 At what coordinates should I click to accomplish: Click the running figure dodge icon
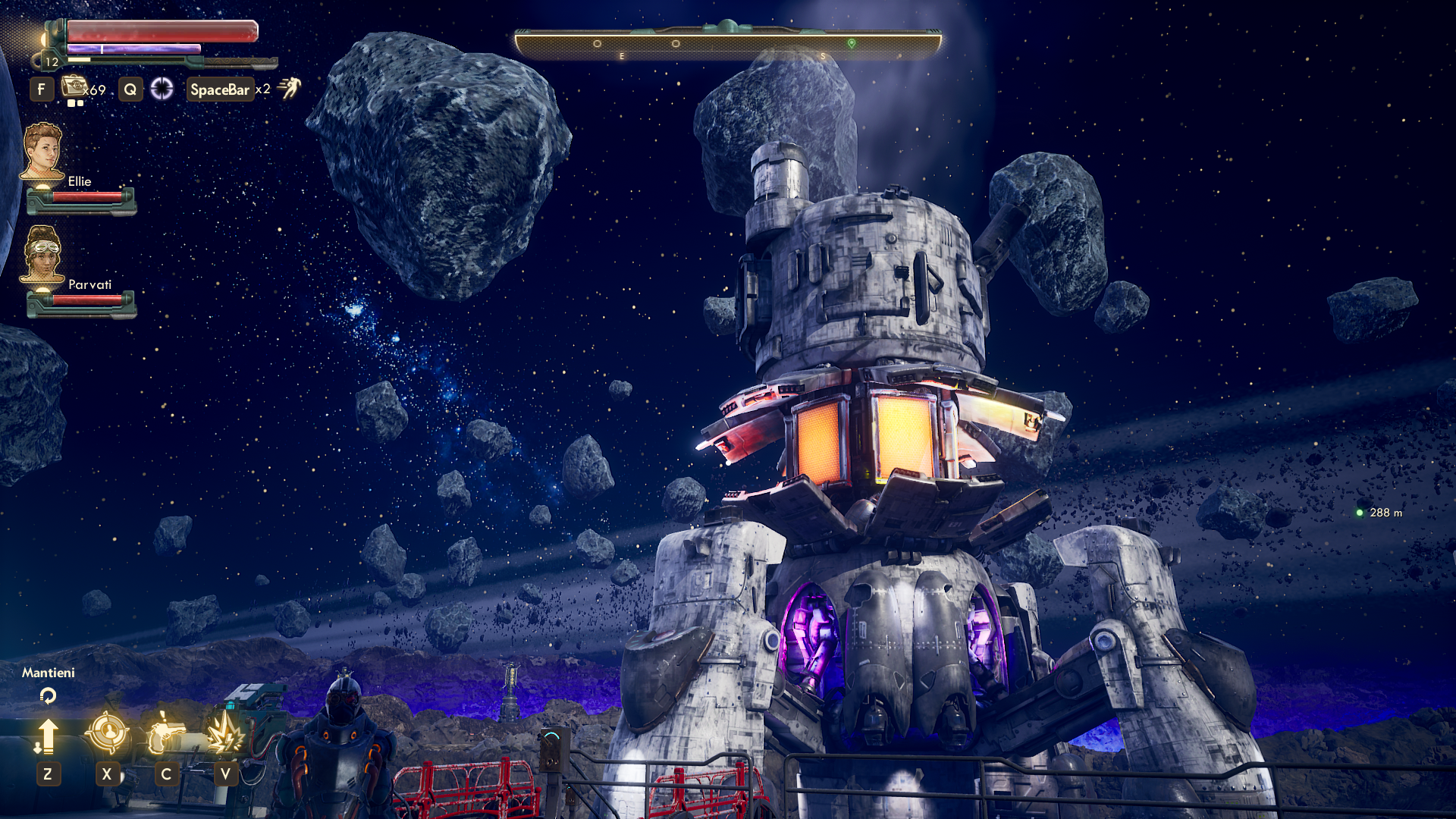289,88
